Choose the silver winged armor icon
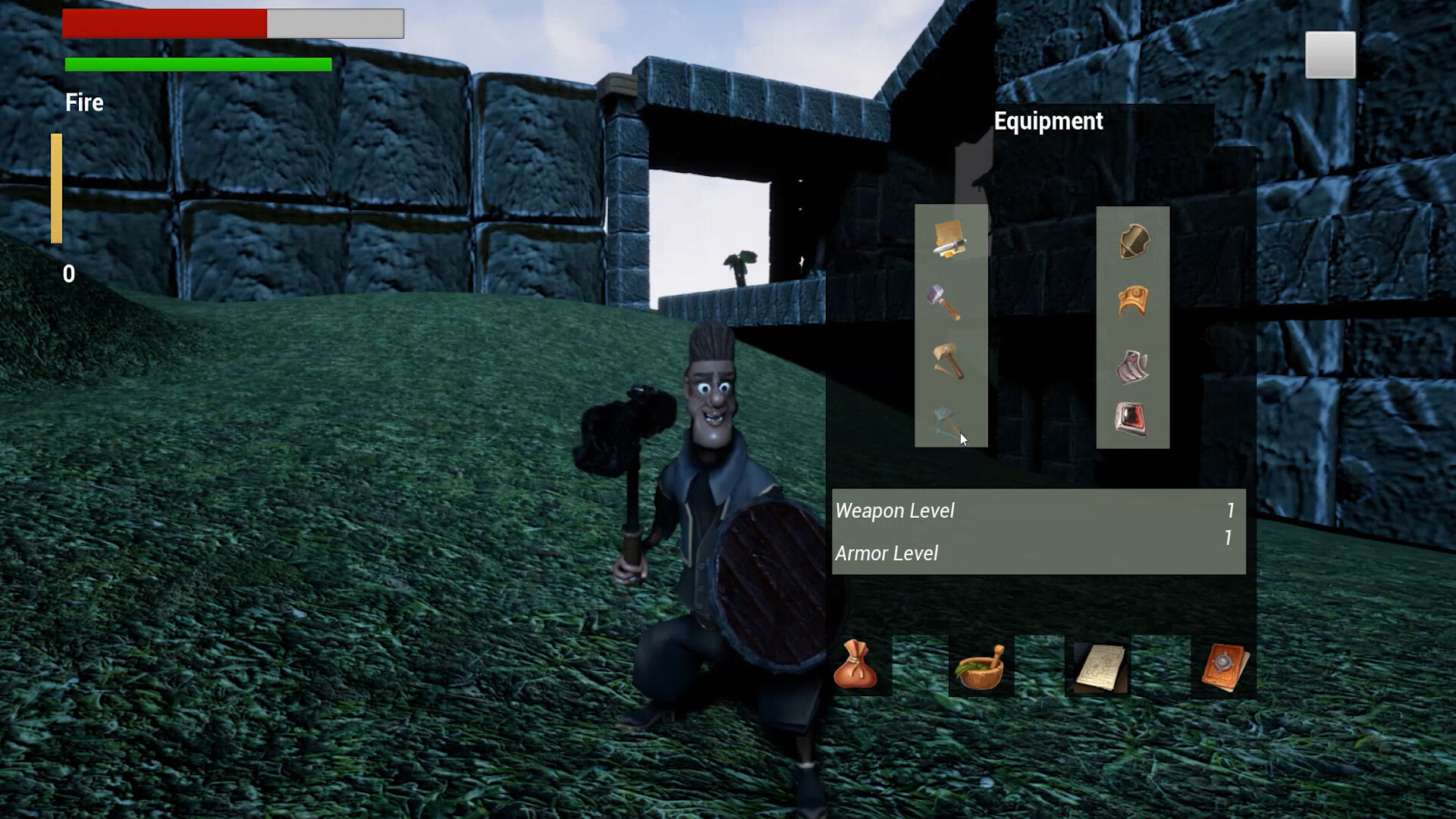The image size is (1456, 819). [x=1132, y=367]
